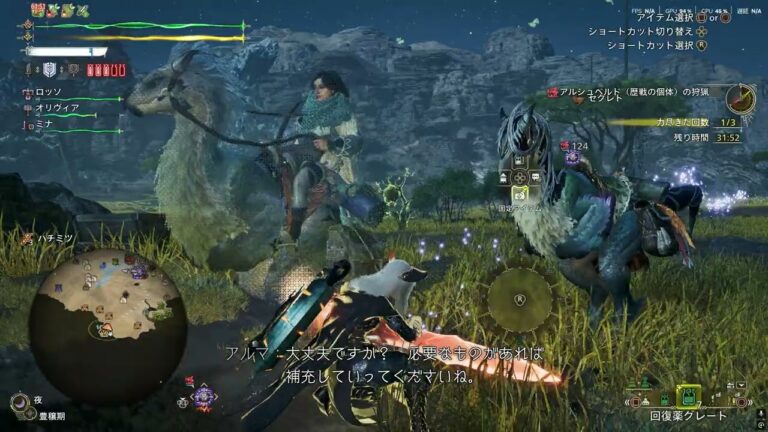Select the chat bubble d-pad shortcut

click(536, 177)
